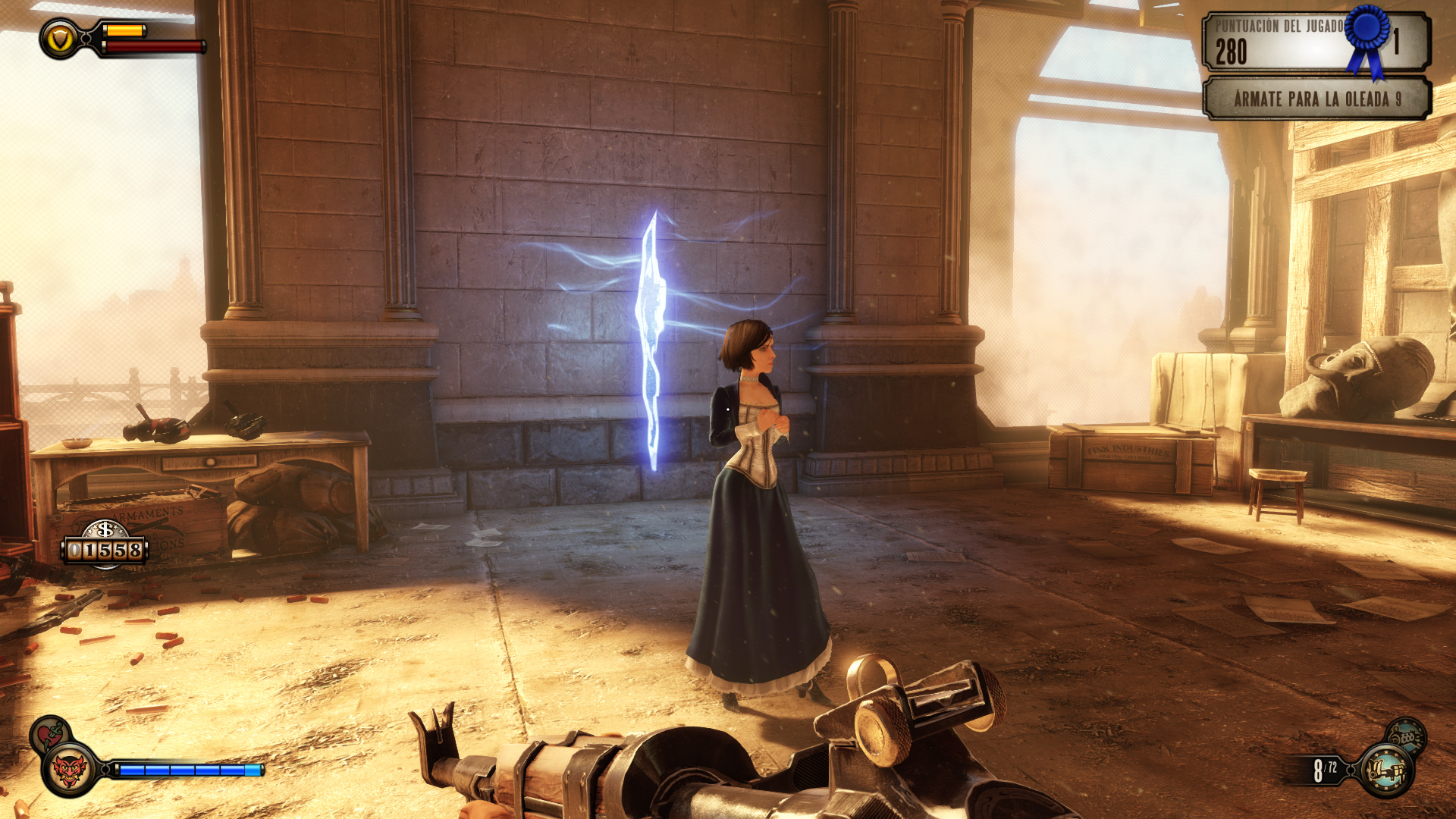Click the gold shield emblem

pos(59,39)
